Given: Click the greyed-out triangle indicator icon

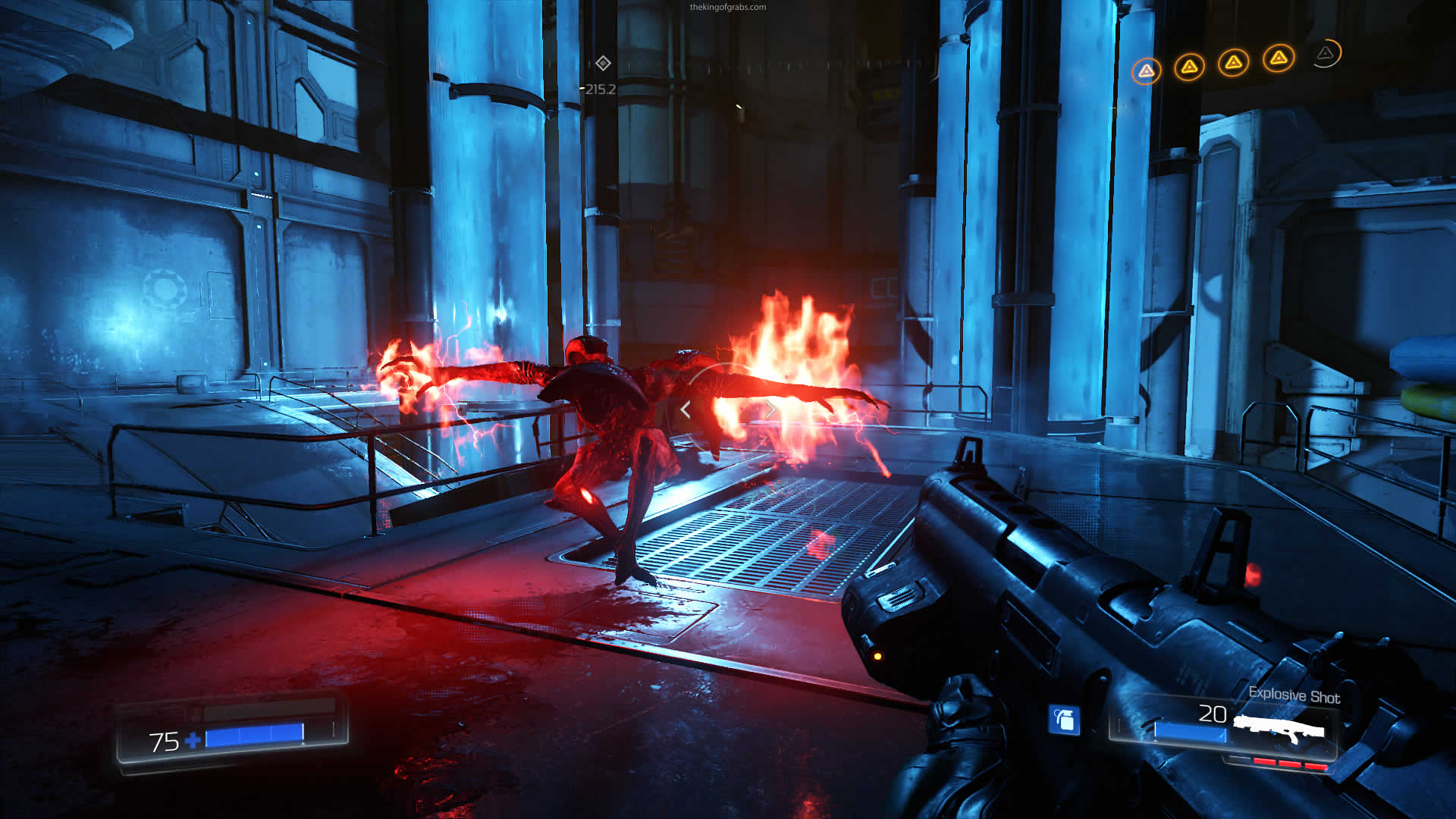Looking at the screenshot, I should tap(1325, 53).
